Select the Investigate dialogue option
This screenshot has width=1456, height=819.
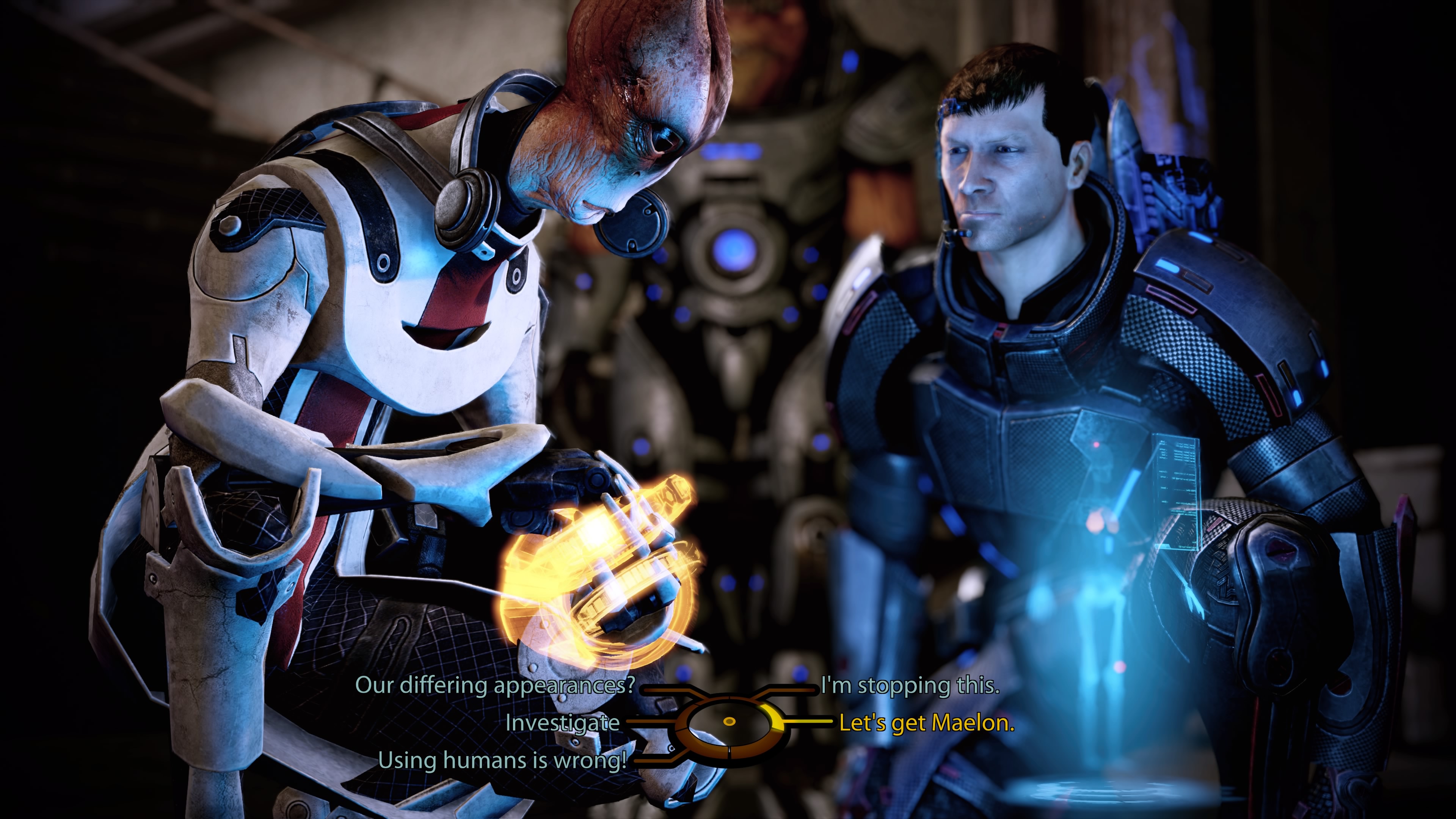point(562,722)
